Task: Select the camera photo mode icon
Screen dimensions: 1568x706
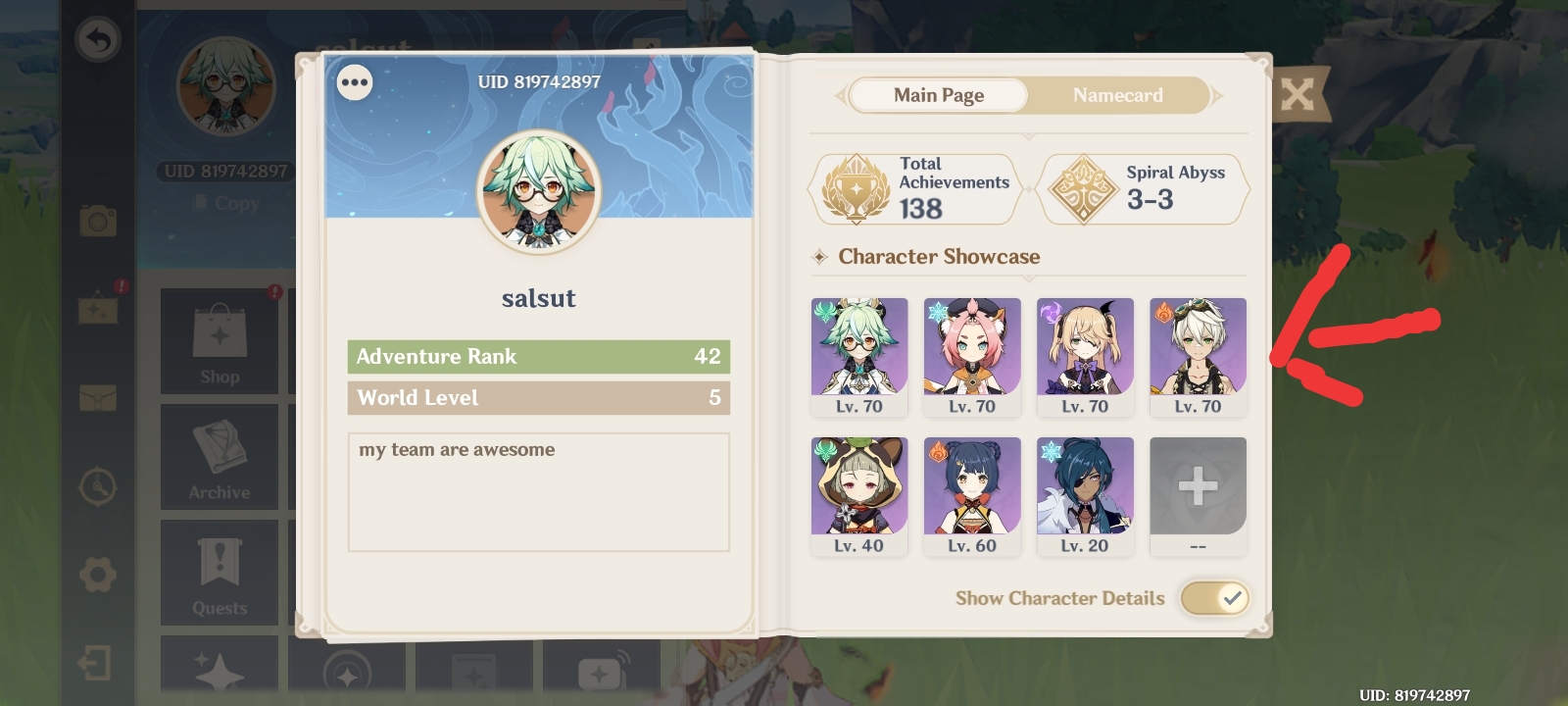Action: tap(97, 222)
